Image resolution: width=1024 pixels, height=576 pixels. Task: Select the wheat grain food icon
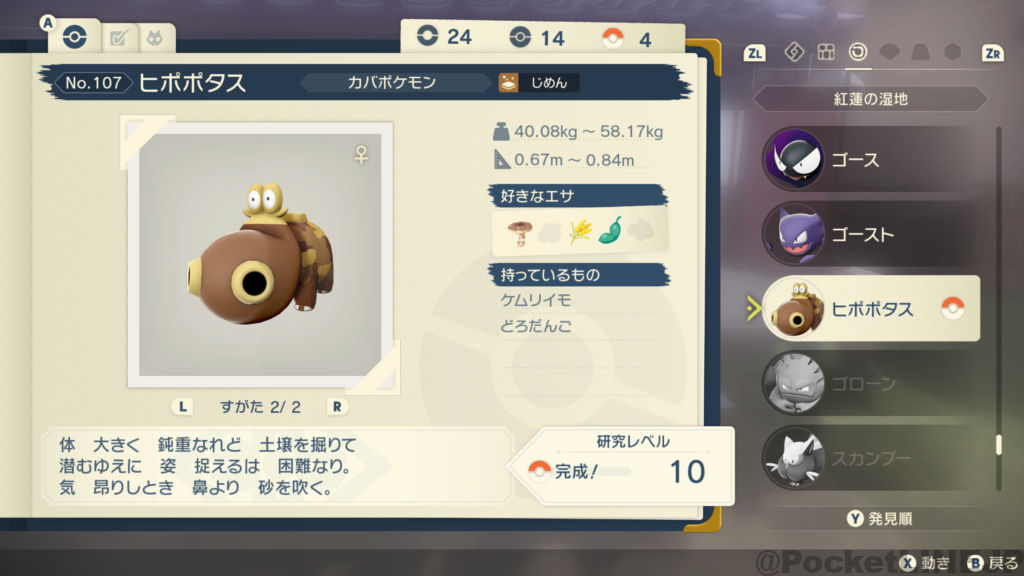tap(580, 232)
